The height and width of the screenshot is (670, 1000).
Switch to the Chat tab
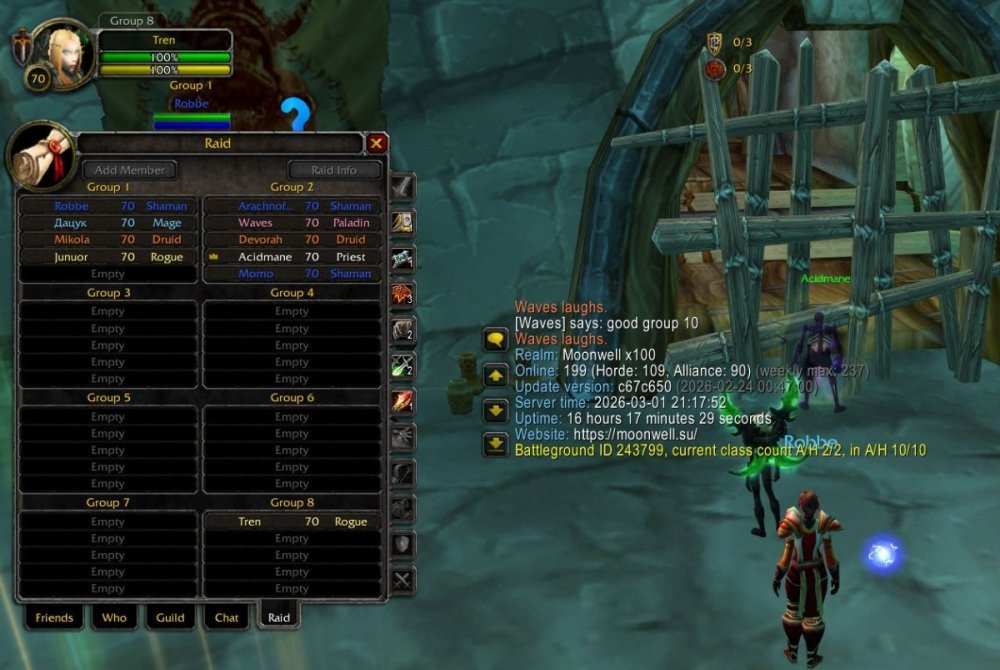point(227,618)
